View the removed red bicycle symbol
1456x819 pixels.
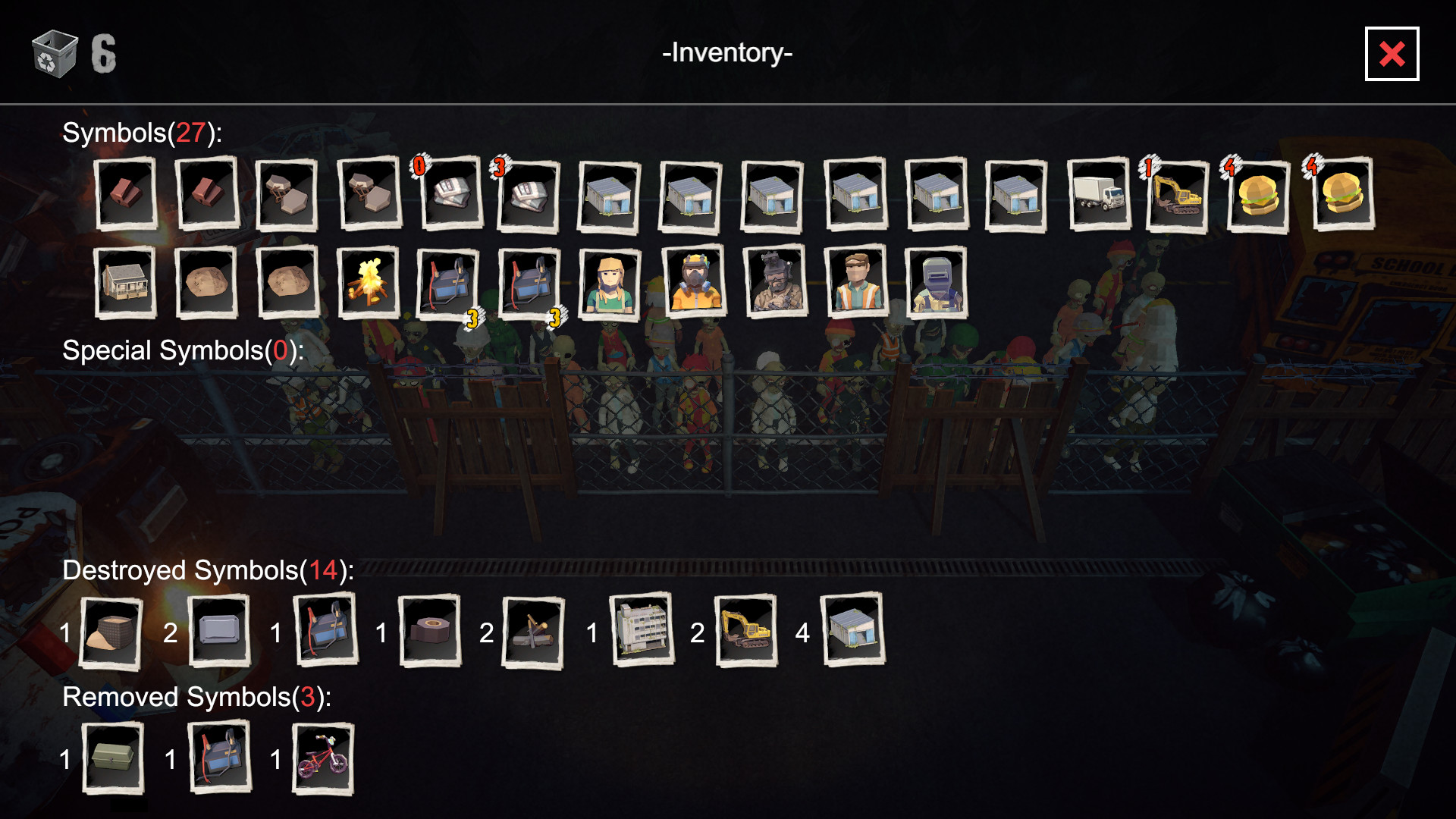click(x=323, y=759)
